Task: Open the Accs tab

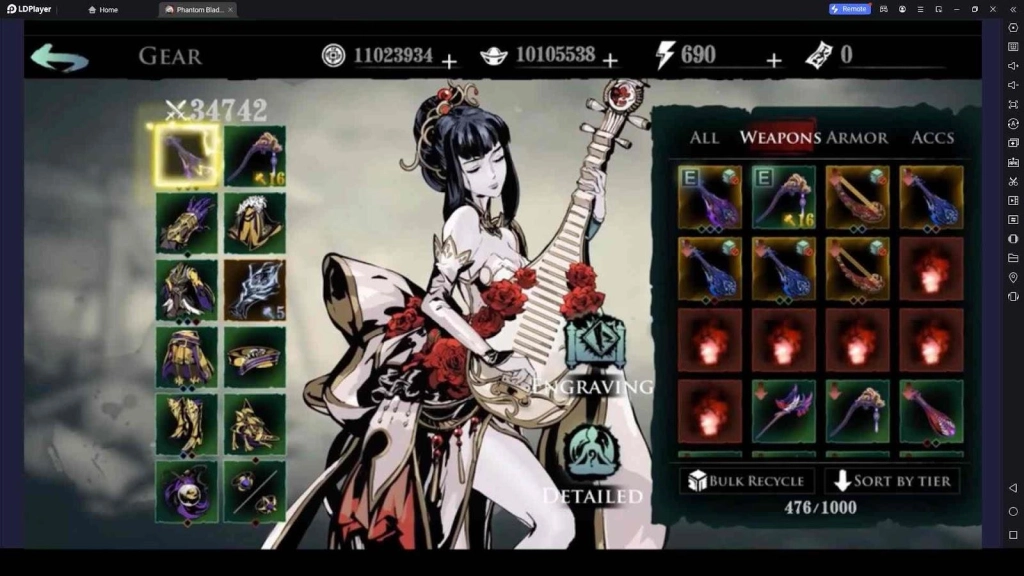Action: click(932, 138)
